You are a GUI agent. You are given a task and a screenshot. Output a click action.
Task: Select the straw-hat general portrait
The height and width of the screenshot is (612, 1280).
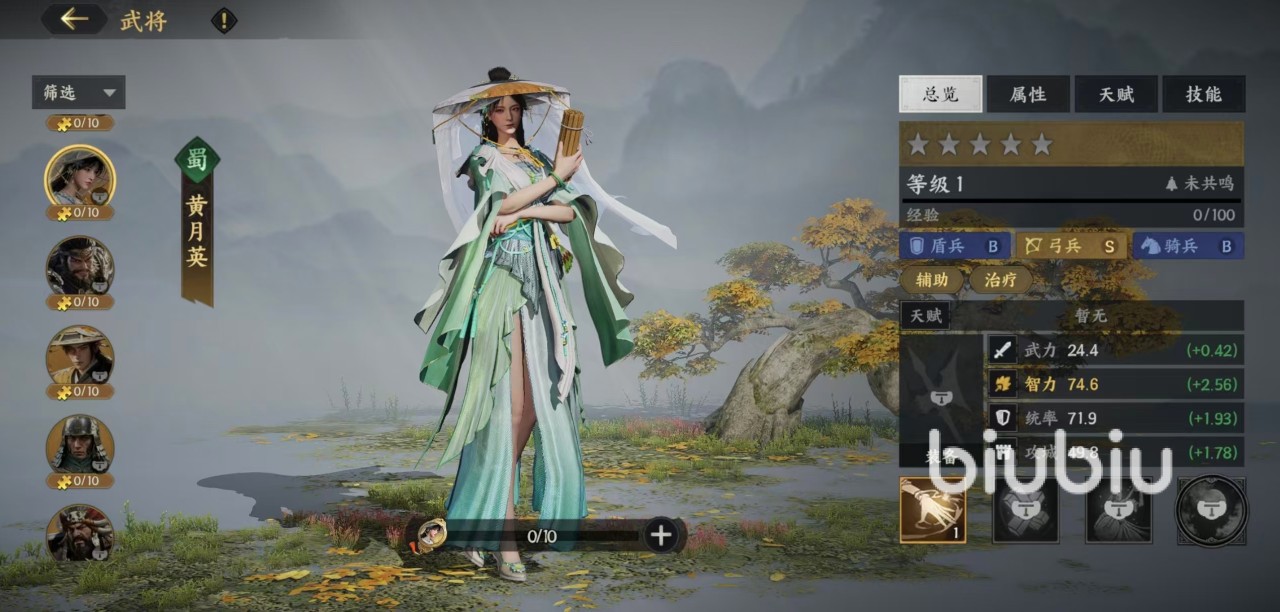tap(80, 355)
